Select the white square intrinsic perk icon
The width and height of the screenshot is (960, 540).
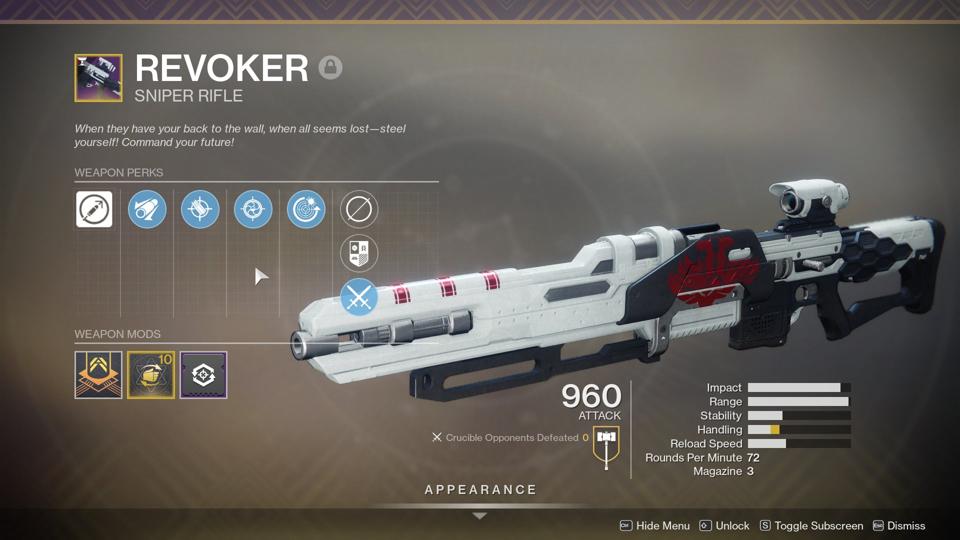94,210
